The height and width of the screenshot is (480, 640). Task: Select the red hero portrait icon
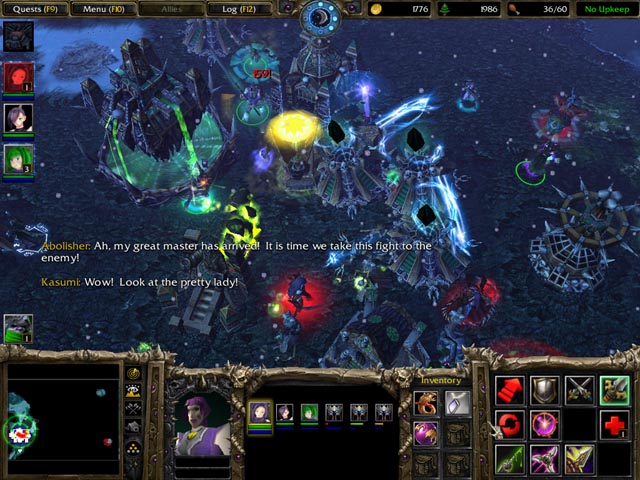point(18,77)
